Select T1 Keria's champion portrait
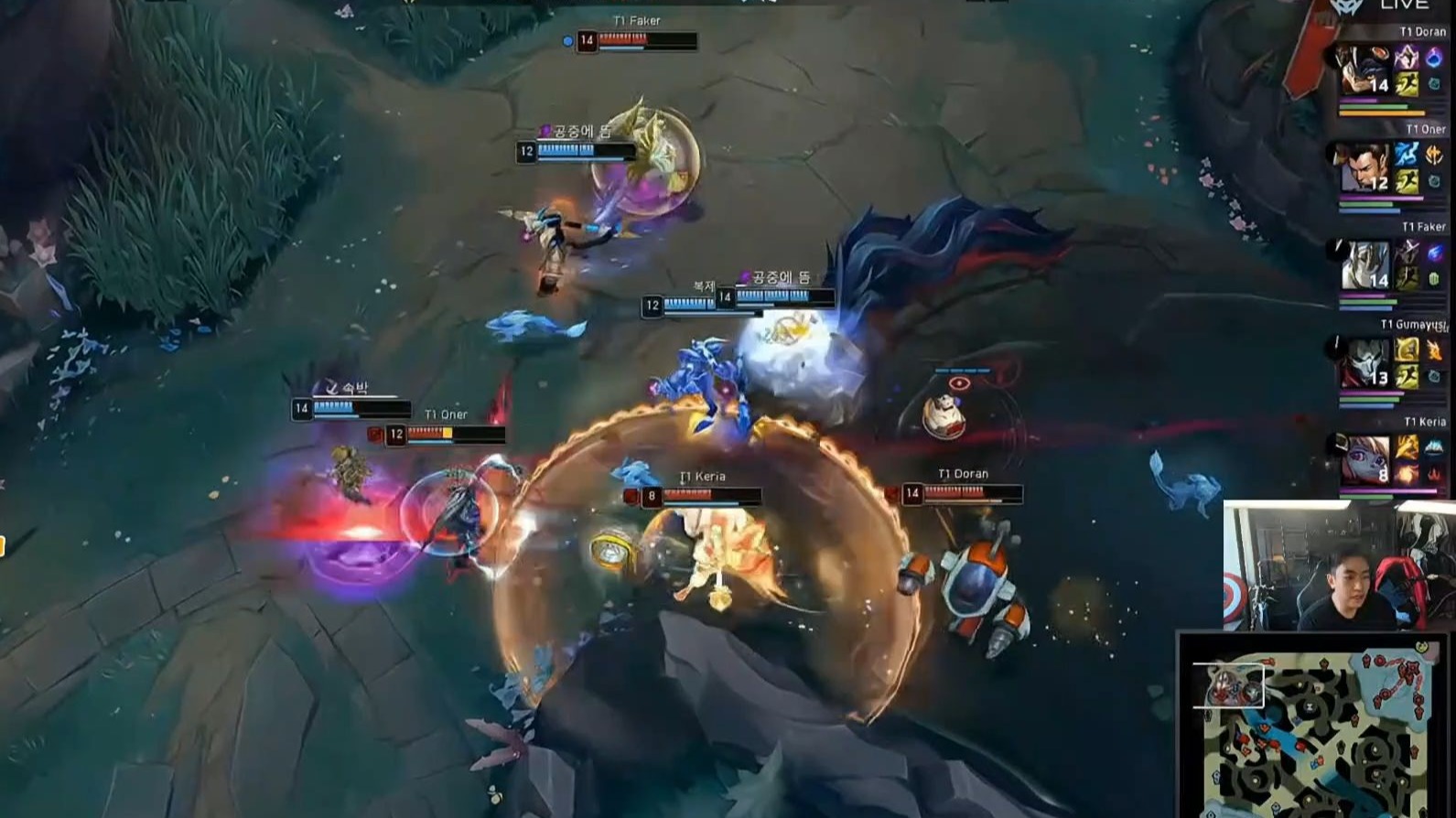This screenshot has width=1456, height=818. [x=1364, y=459]
